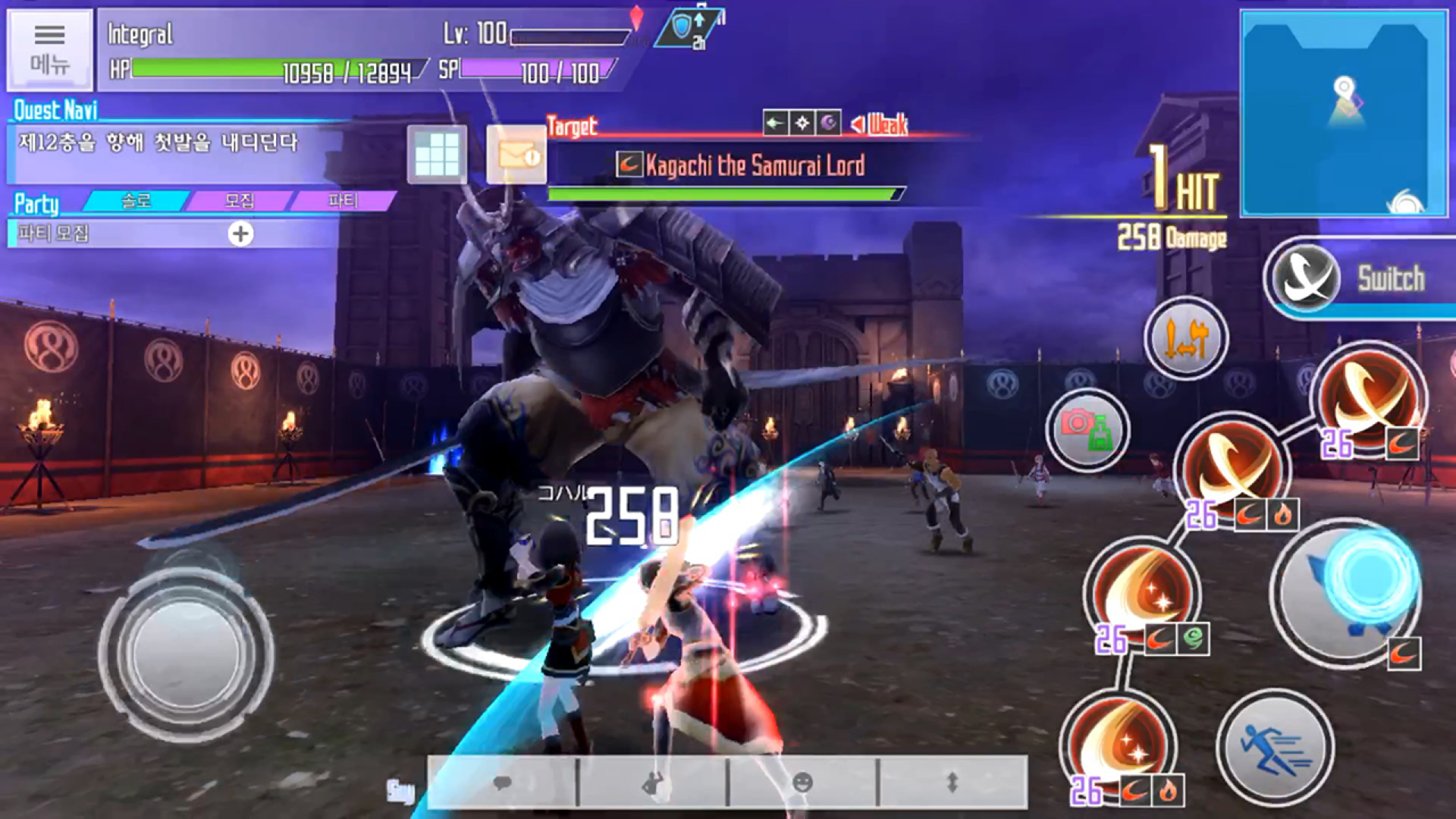Switch to the 파티 tab

click(343, 201)
